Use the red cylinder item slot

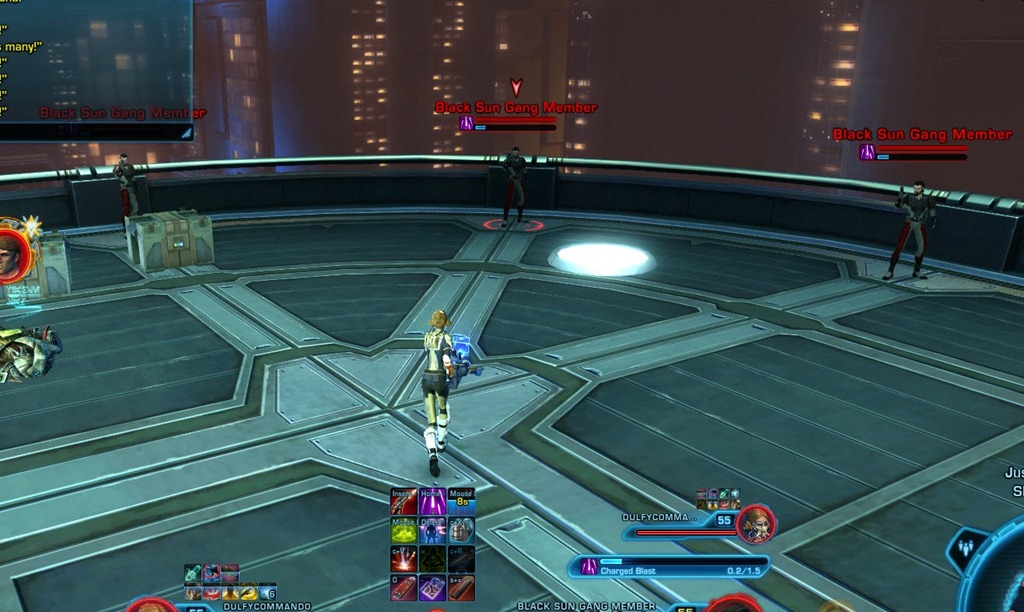(x=404, y=588)
